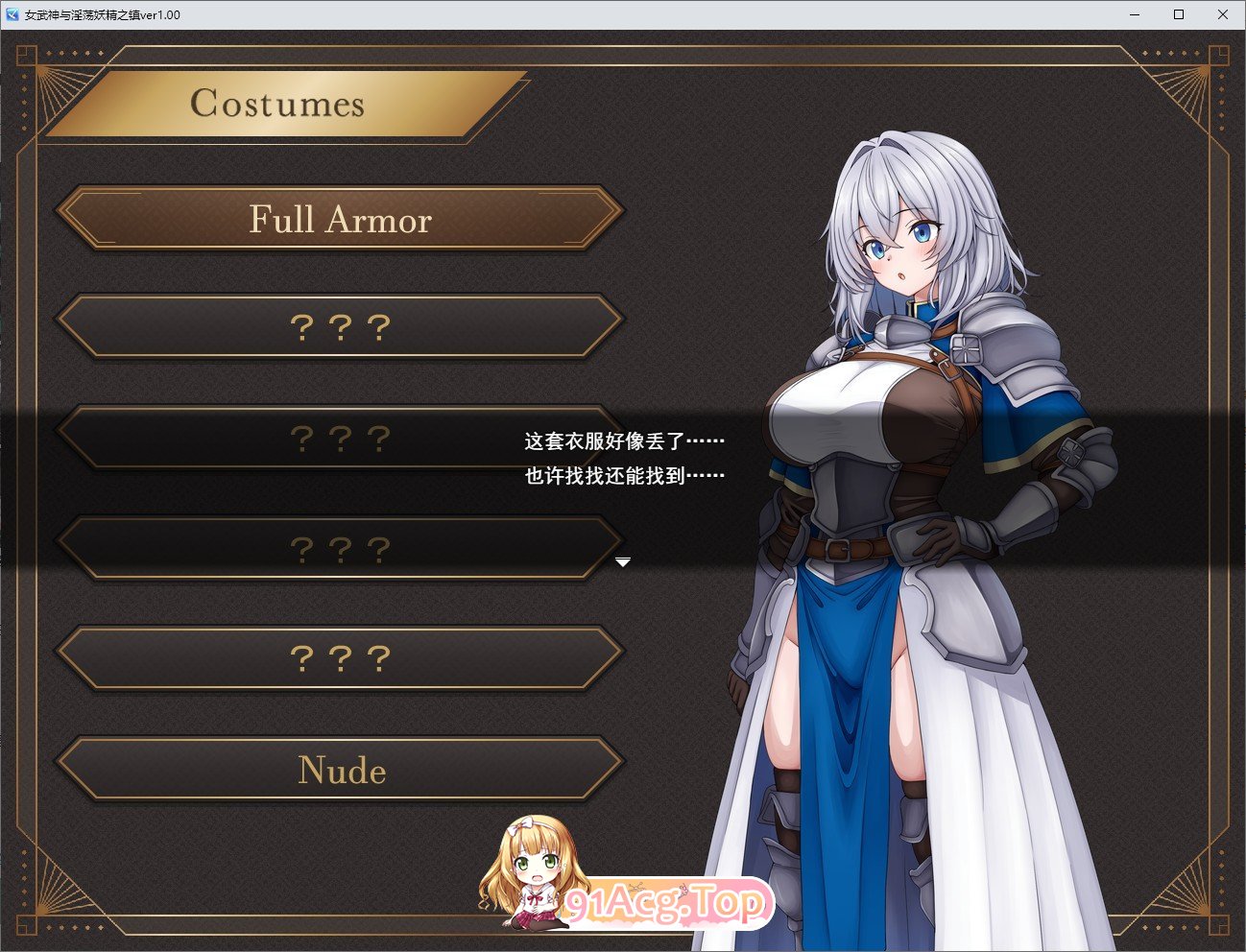Click the continue arrow below the dialogue text
1246x952 pixels.
[x=624, y=562]
